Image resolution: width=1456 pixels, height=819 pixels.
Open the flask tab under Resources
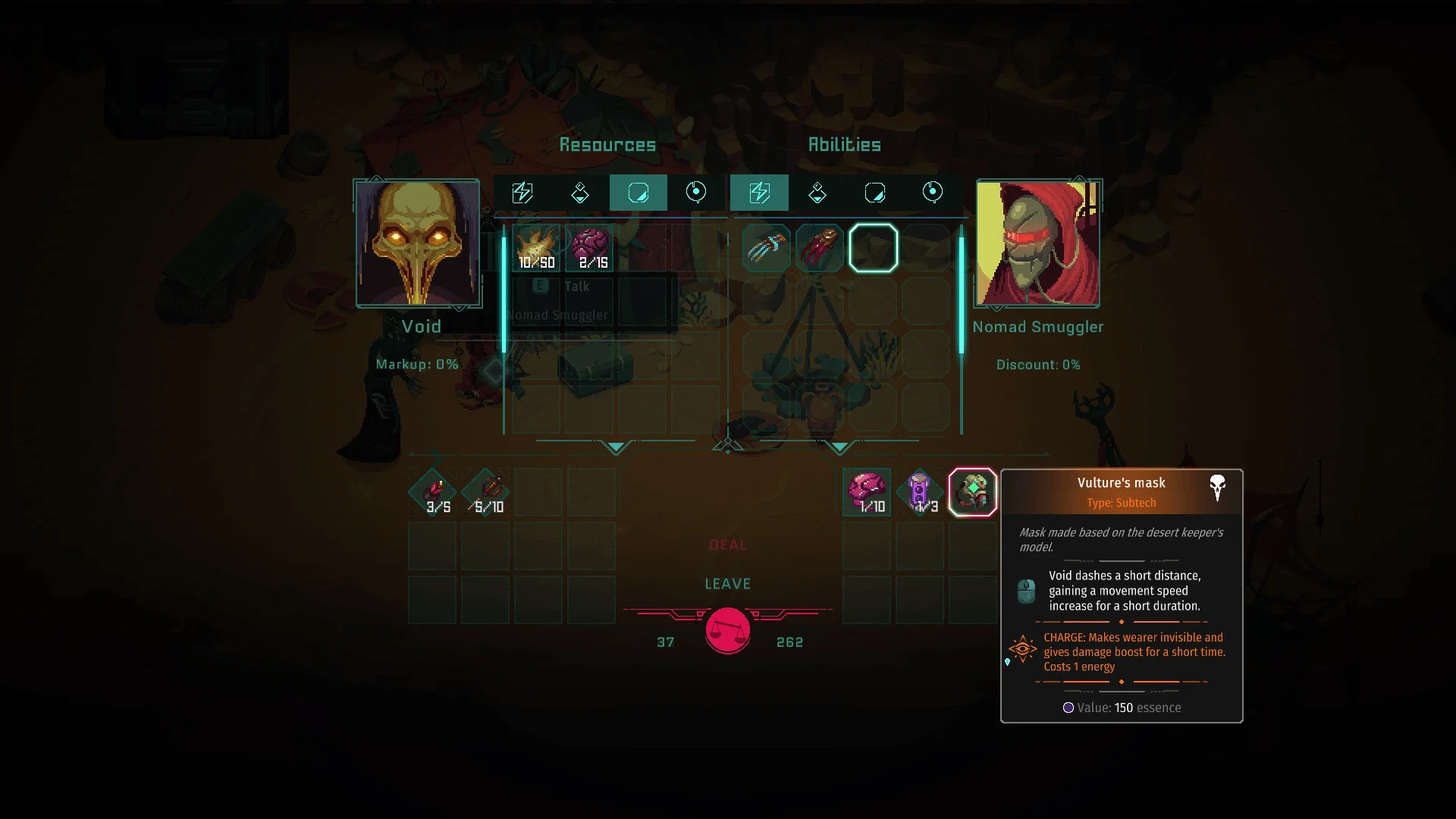[x=580, y=193]
